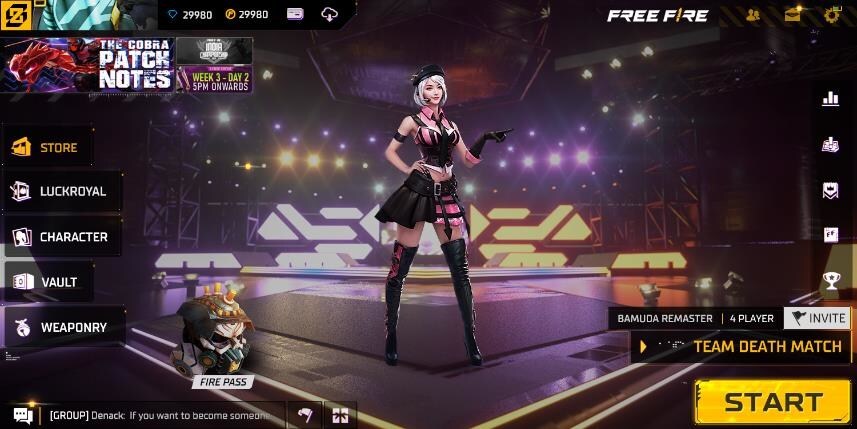Open the gold coins balance top-up
This screenshot has width=857, height=429.
coord(247,14)
